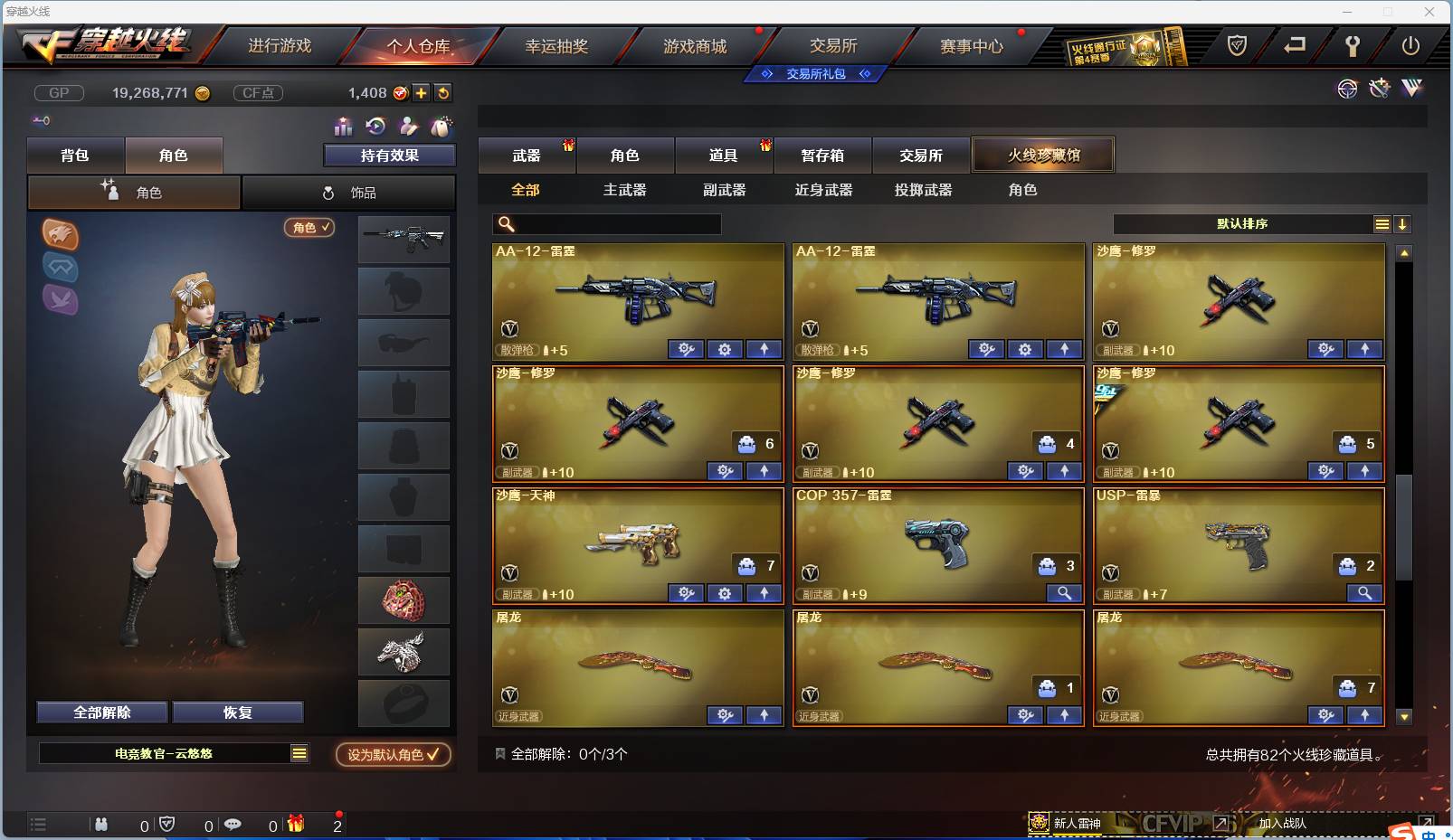Viewport: 1453px width, 840px height.
Task: Select the circular history restore icon
Action: pos(374,127)
